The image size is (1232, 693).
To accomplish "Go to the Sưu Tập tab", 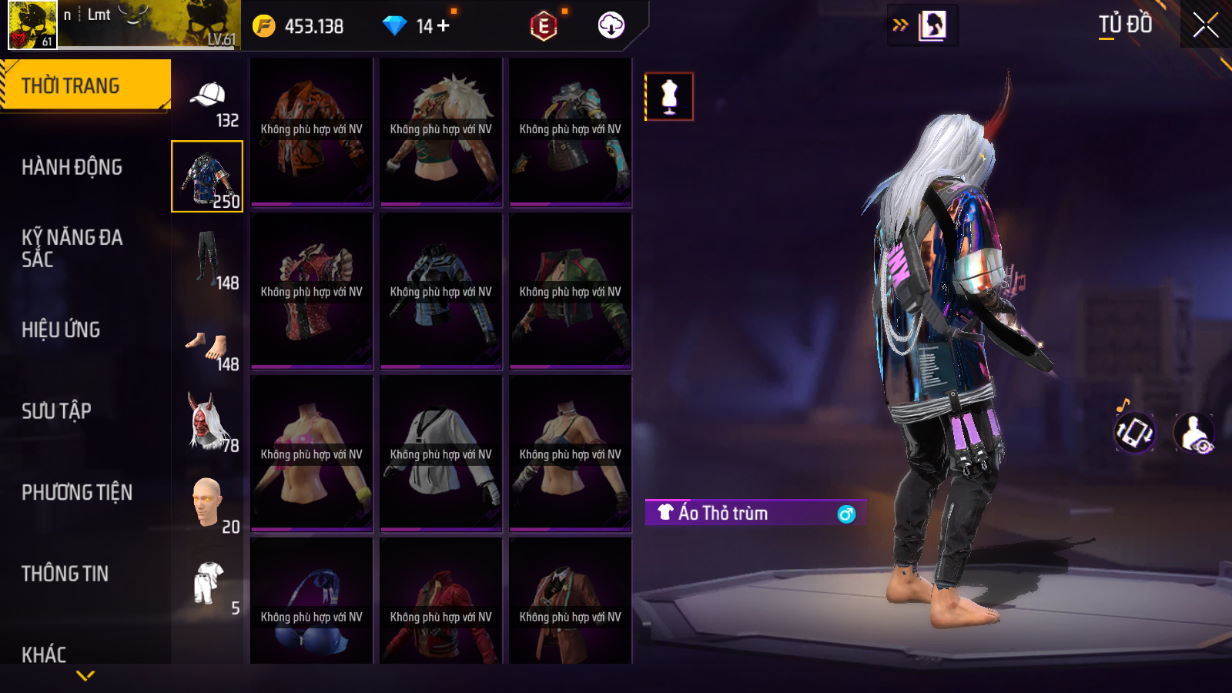I will (x=57, y=411).
